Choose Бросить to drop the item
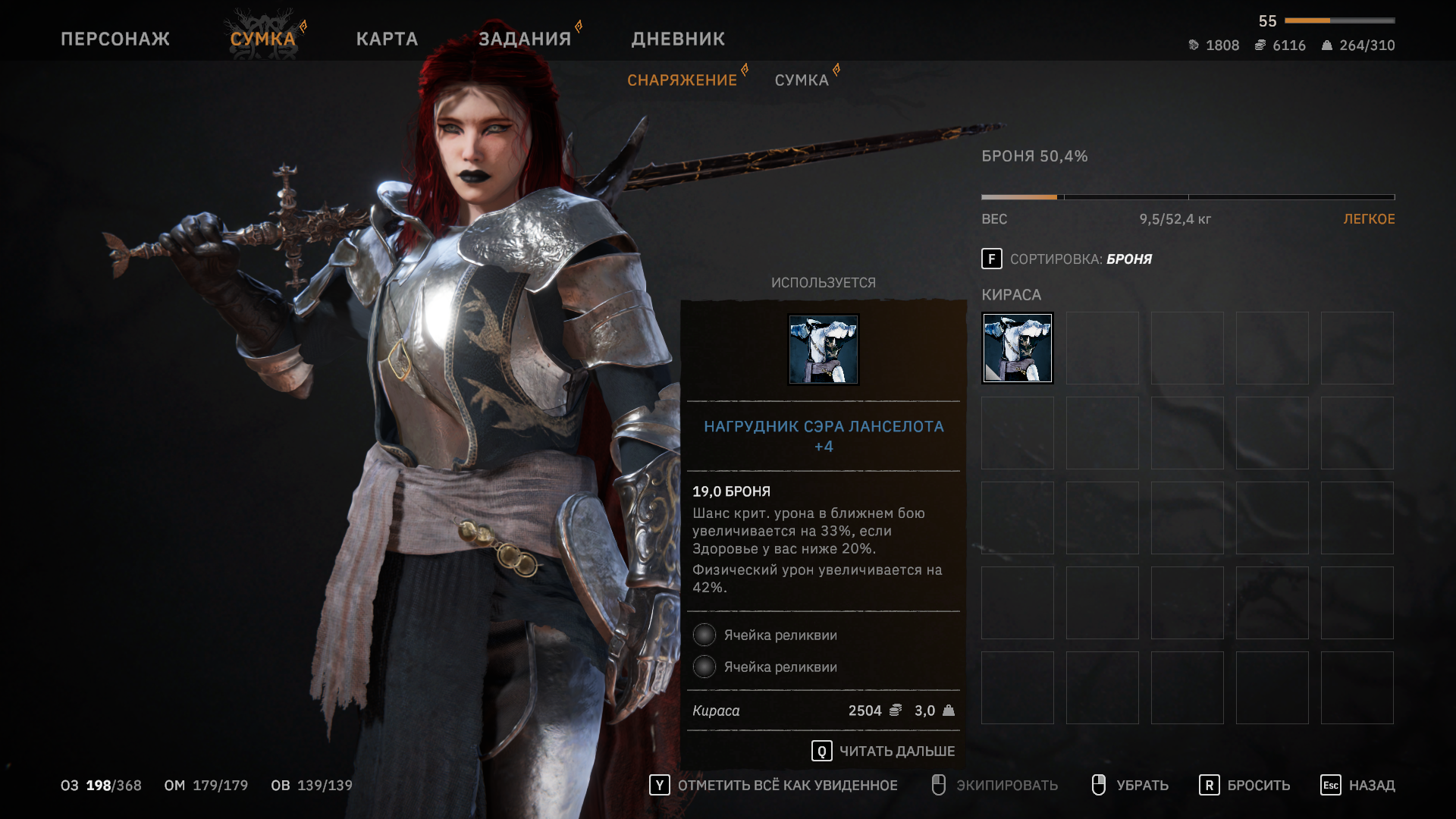This screenshot has height=819, width=1456. click(x=1244, y=785)
